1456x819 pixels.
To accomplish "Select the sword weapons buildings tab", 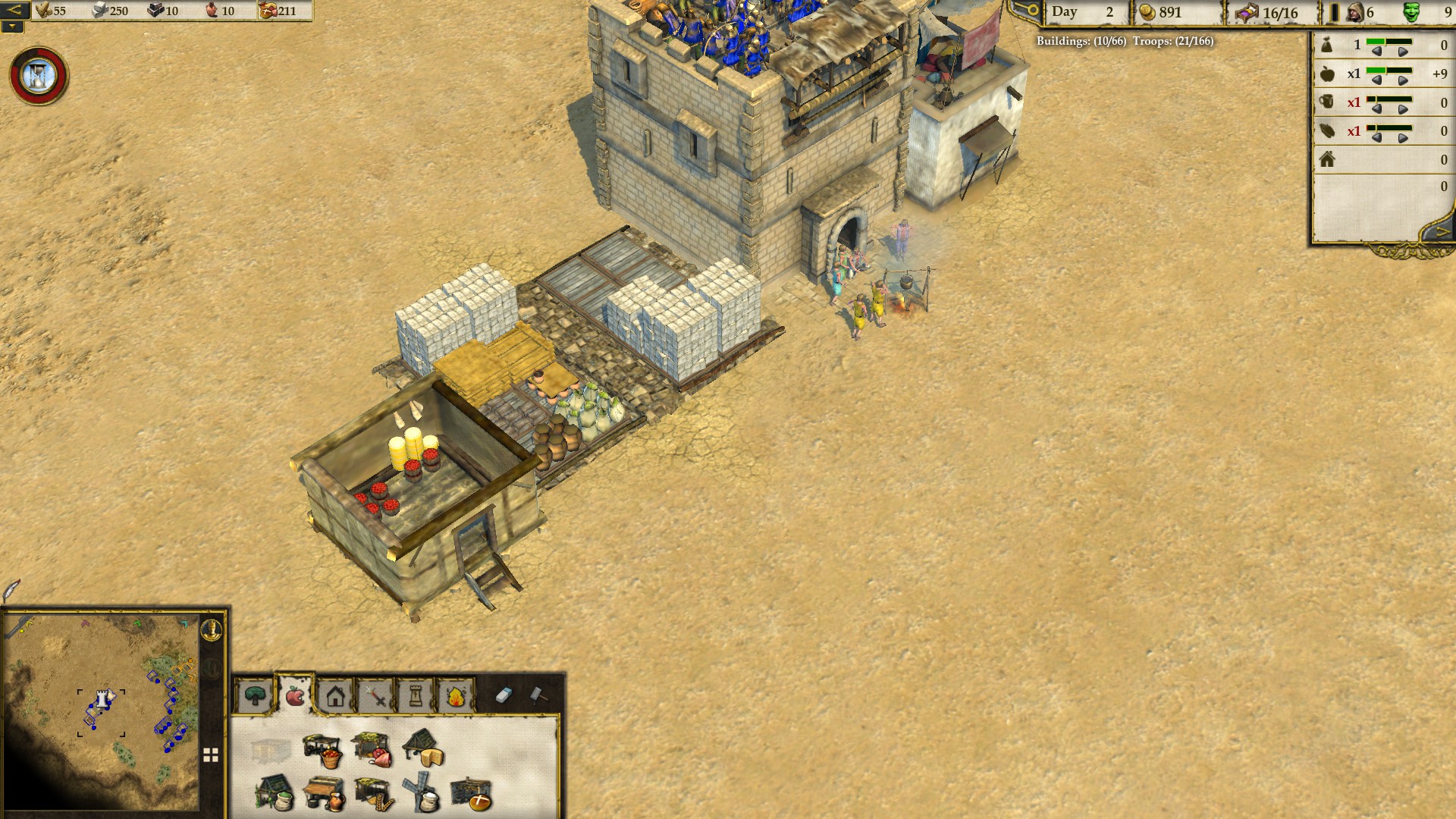I will coord(376,695).
